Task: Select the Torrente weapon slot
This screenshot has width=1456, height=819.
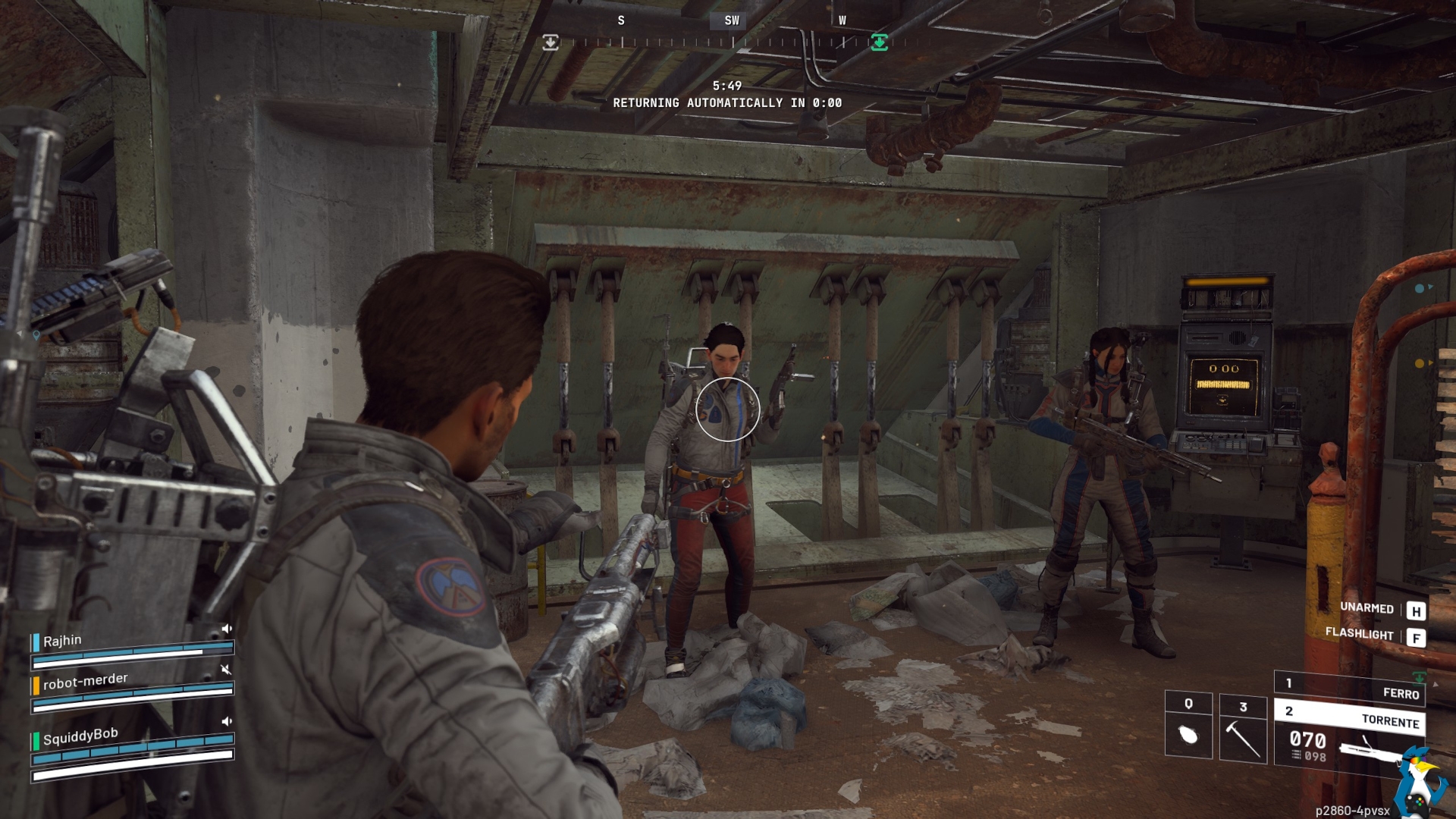Action: click(1348, 716)
